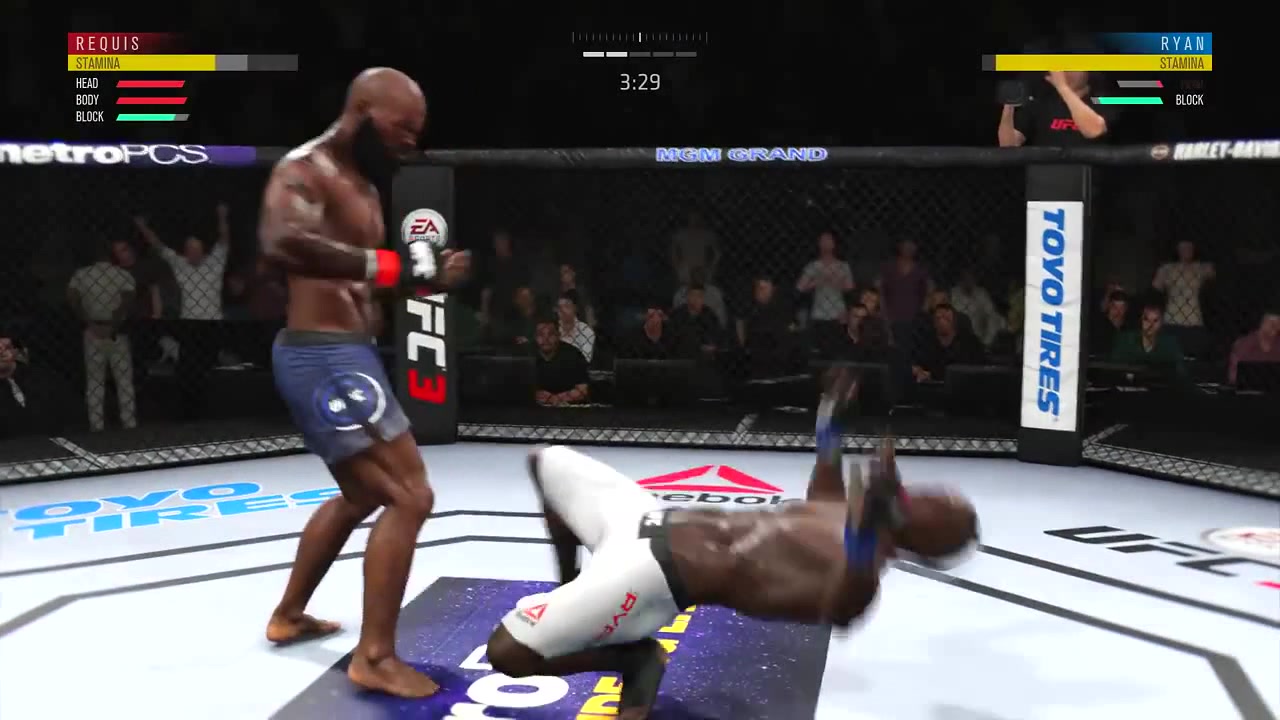Click the MGM Grand arena banner
Screen dimensions: 1280x720
coord(740,154)
